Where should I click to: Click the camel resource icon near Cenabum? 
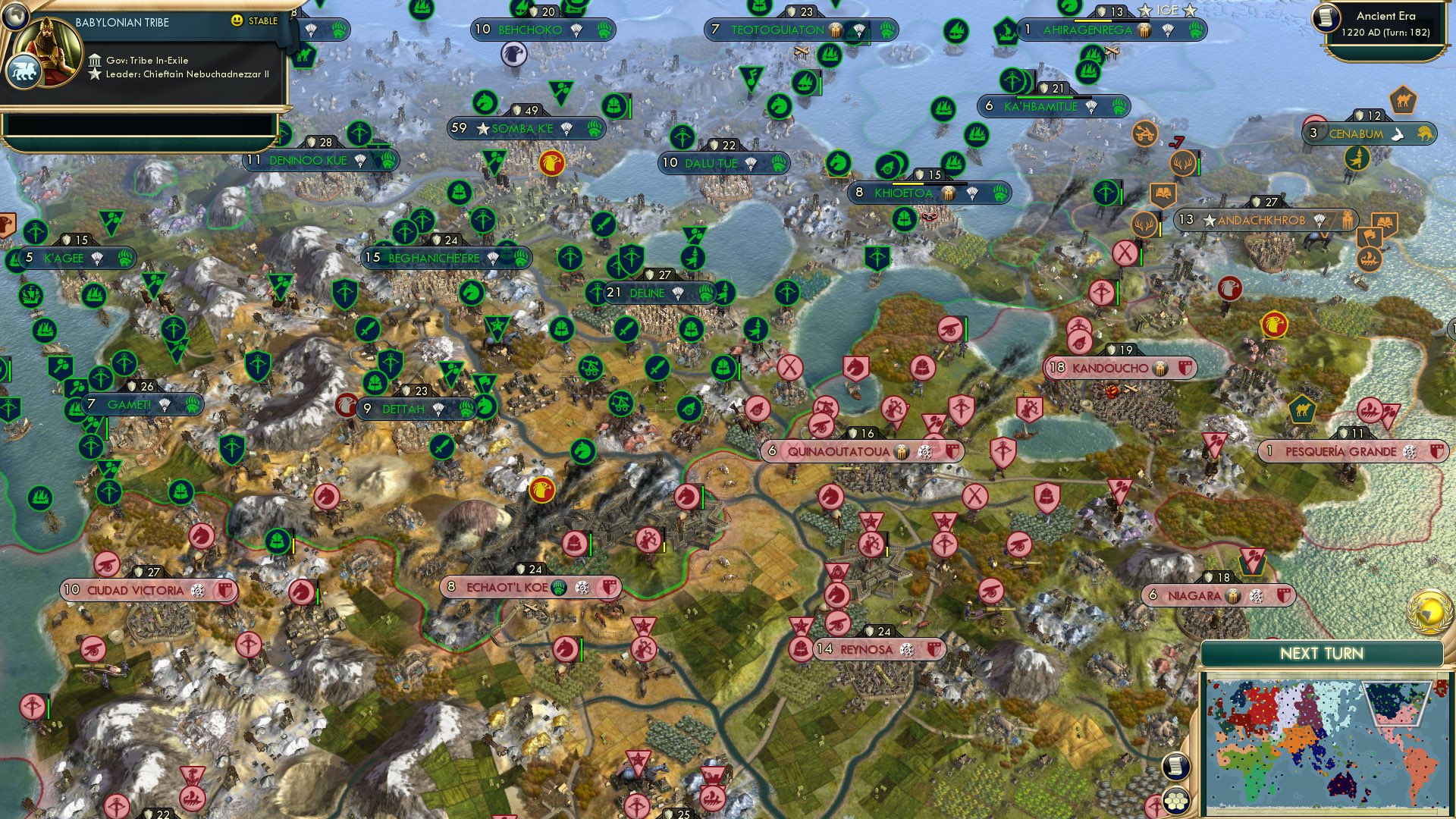point(1402,99)
